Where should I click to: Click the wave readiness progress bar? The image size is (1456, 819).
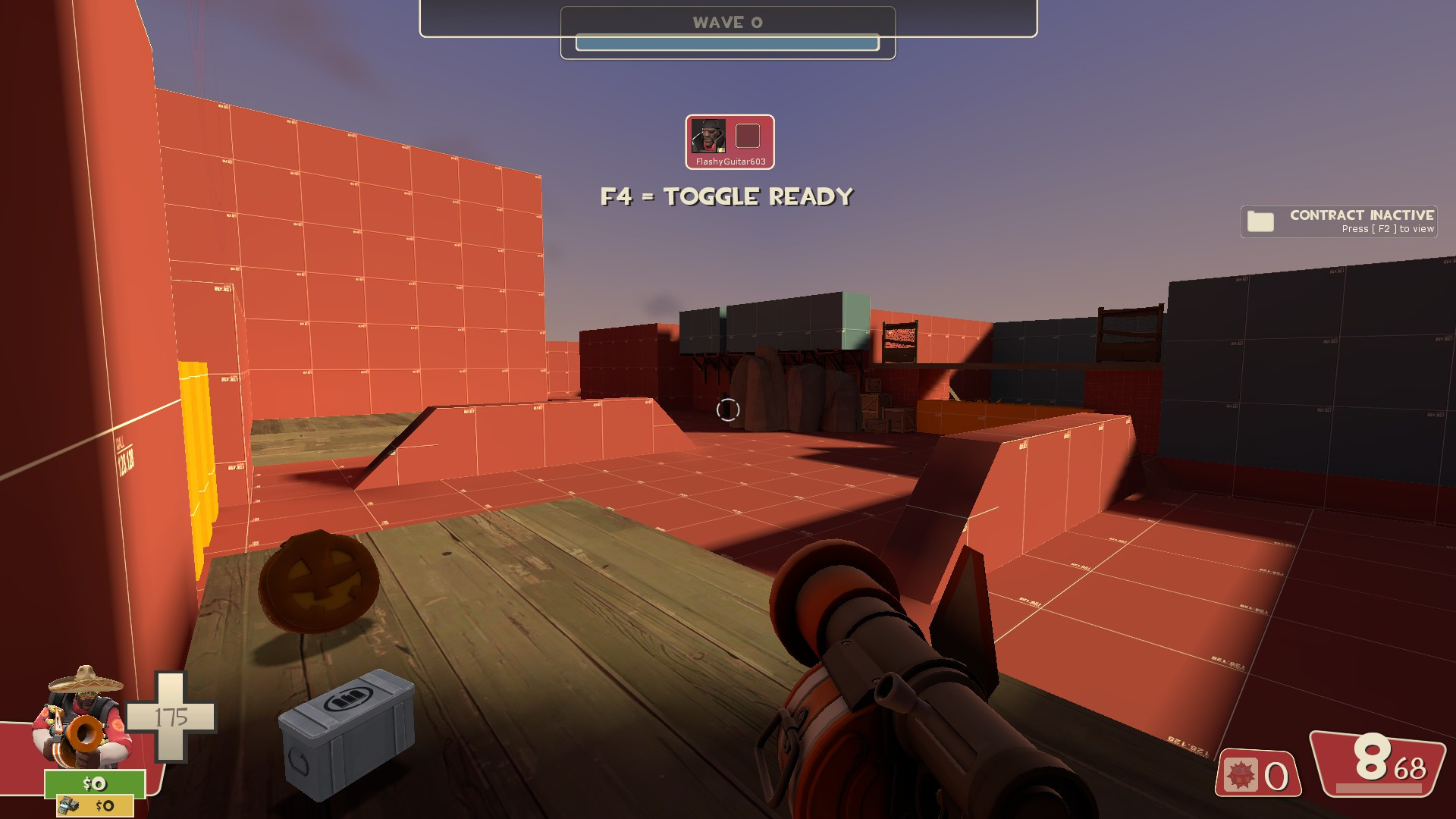pos(726,43)
